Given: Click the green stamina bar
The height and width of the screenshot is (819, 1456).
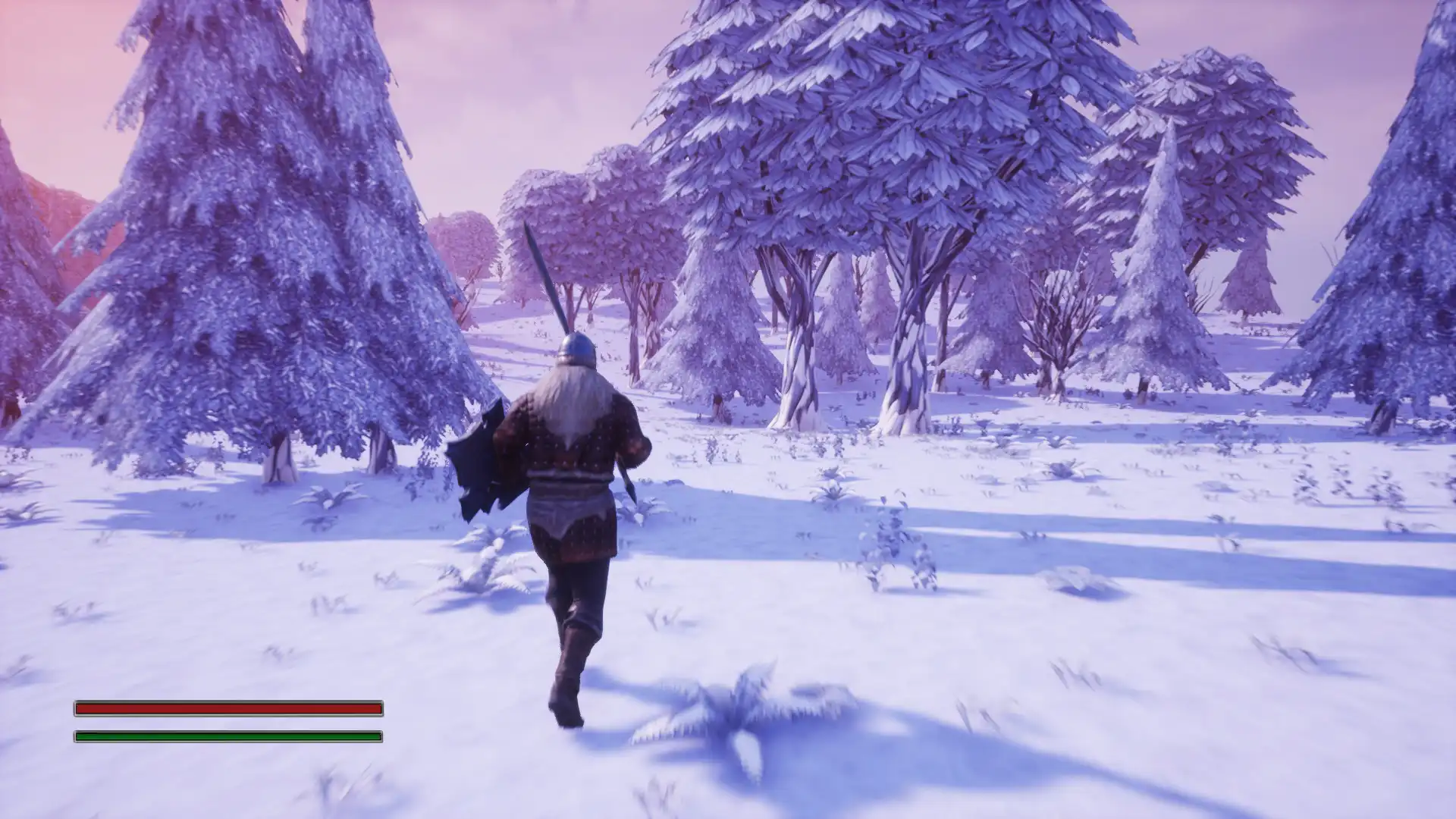Looking at the screenshot, I should coord(227,735).
